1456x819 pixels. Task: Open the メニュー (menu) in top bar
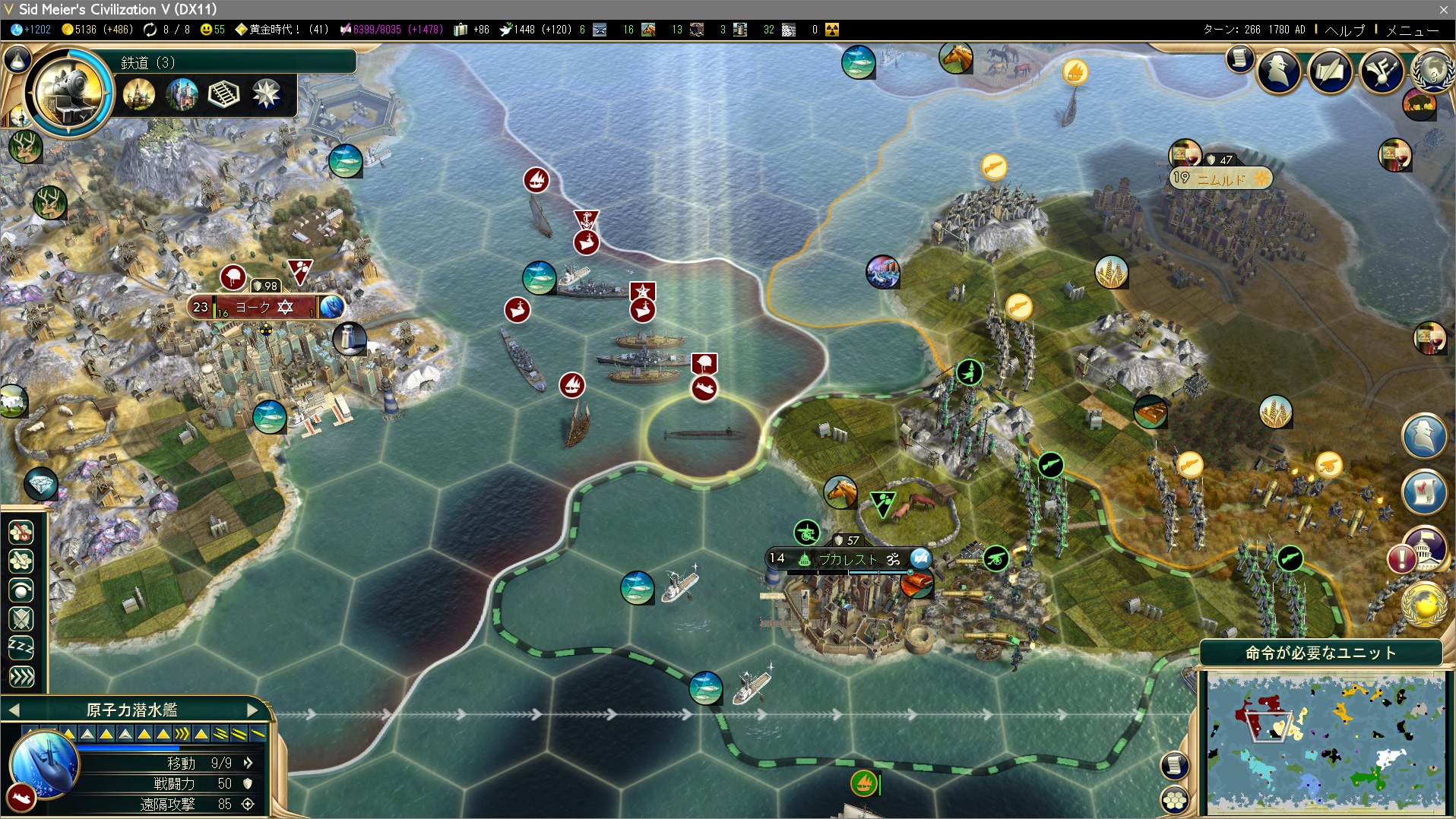[x=1412, y=30]
